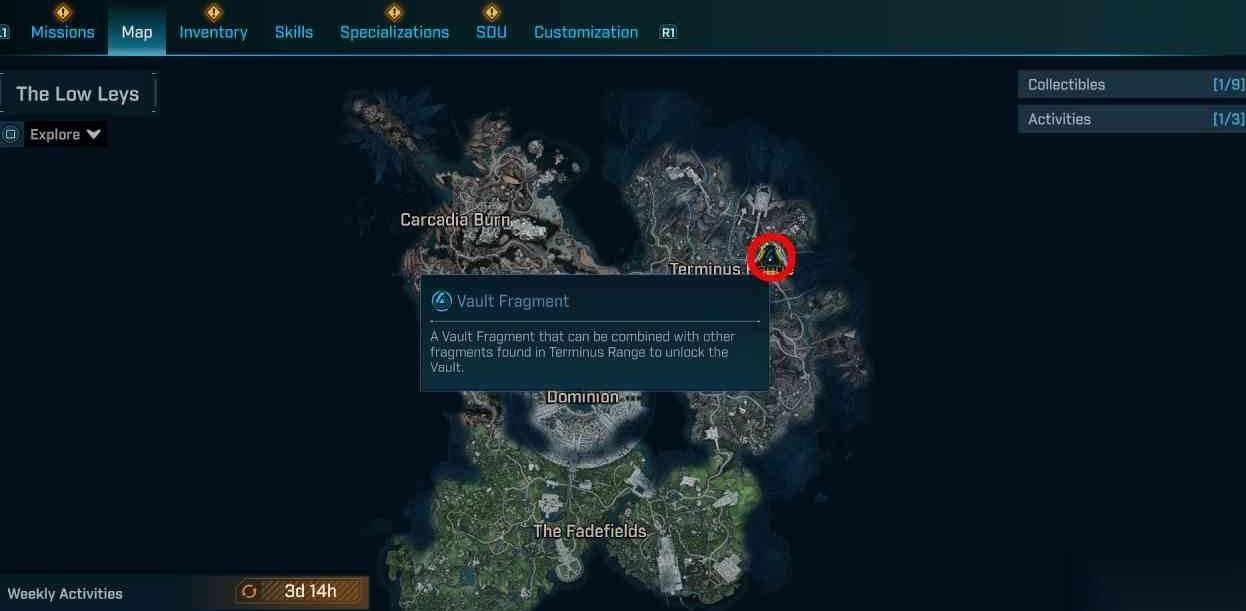
Task: Open the Explore dropdown
Action: point(66,134)
